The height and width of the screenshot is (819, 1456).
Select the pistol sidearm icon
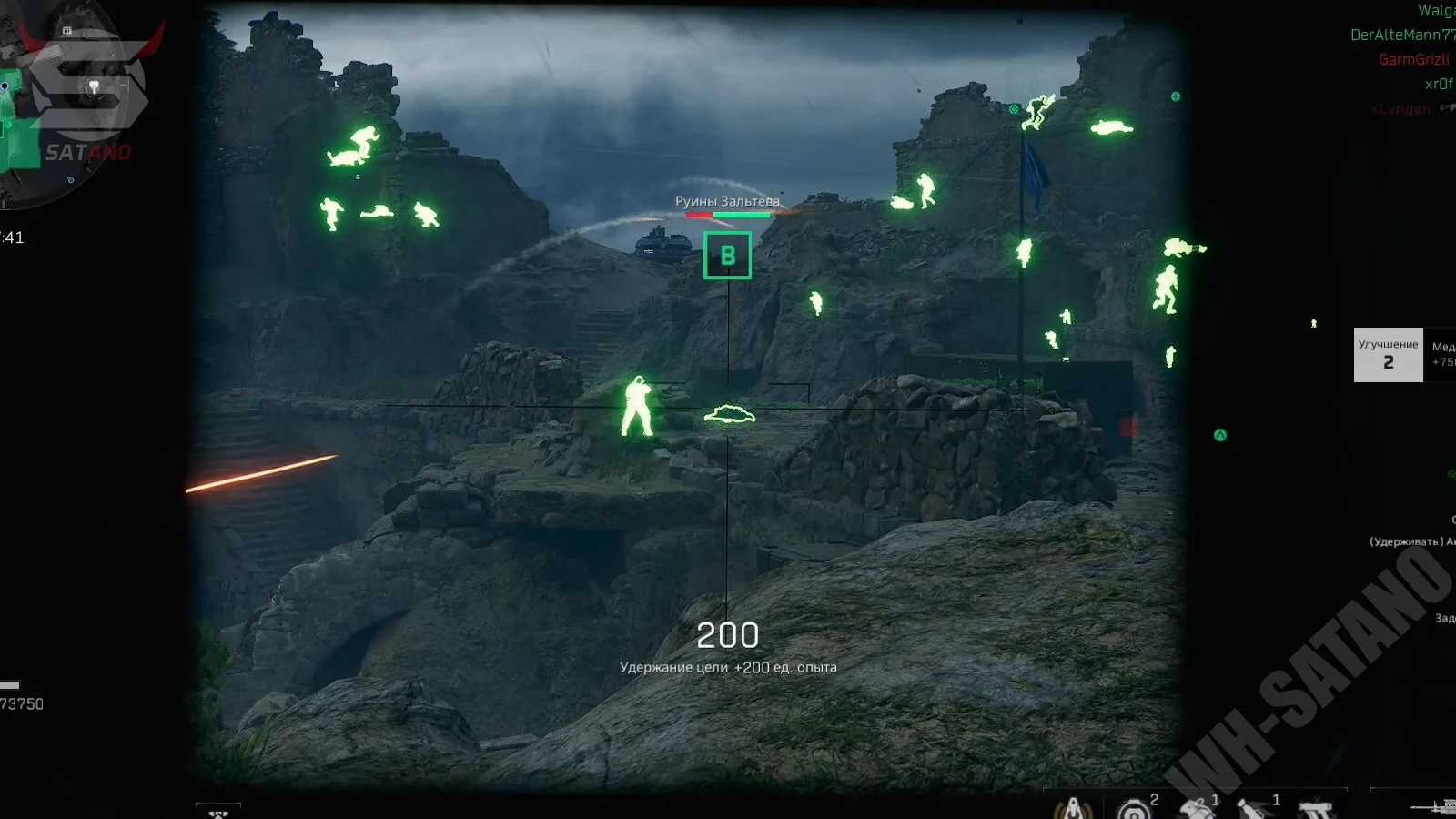coord(1314,808)
